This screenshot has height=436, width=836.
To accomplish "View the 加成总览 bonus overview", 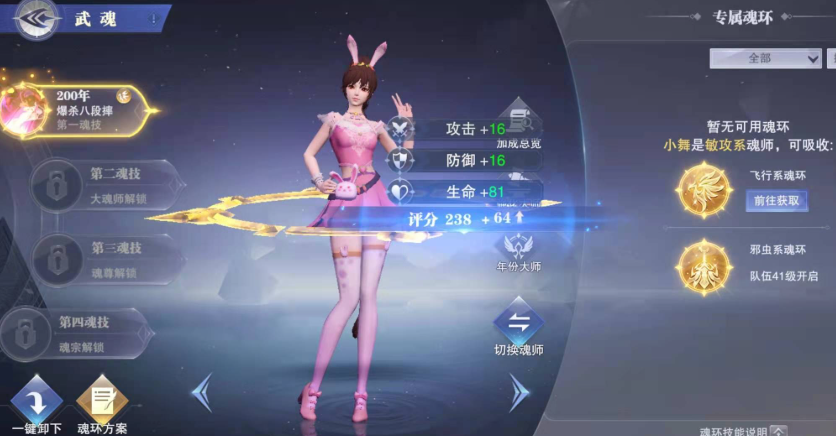I will (x=519, y=127).
